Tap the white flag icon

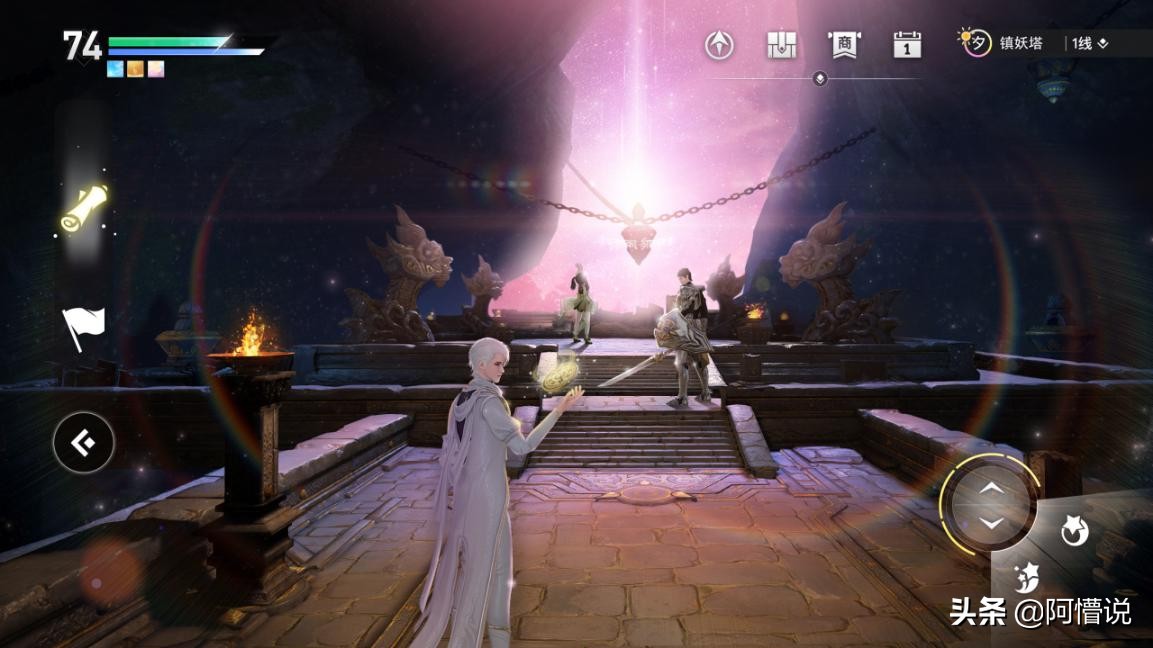point(83,325)
